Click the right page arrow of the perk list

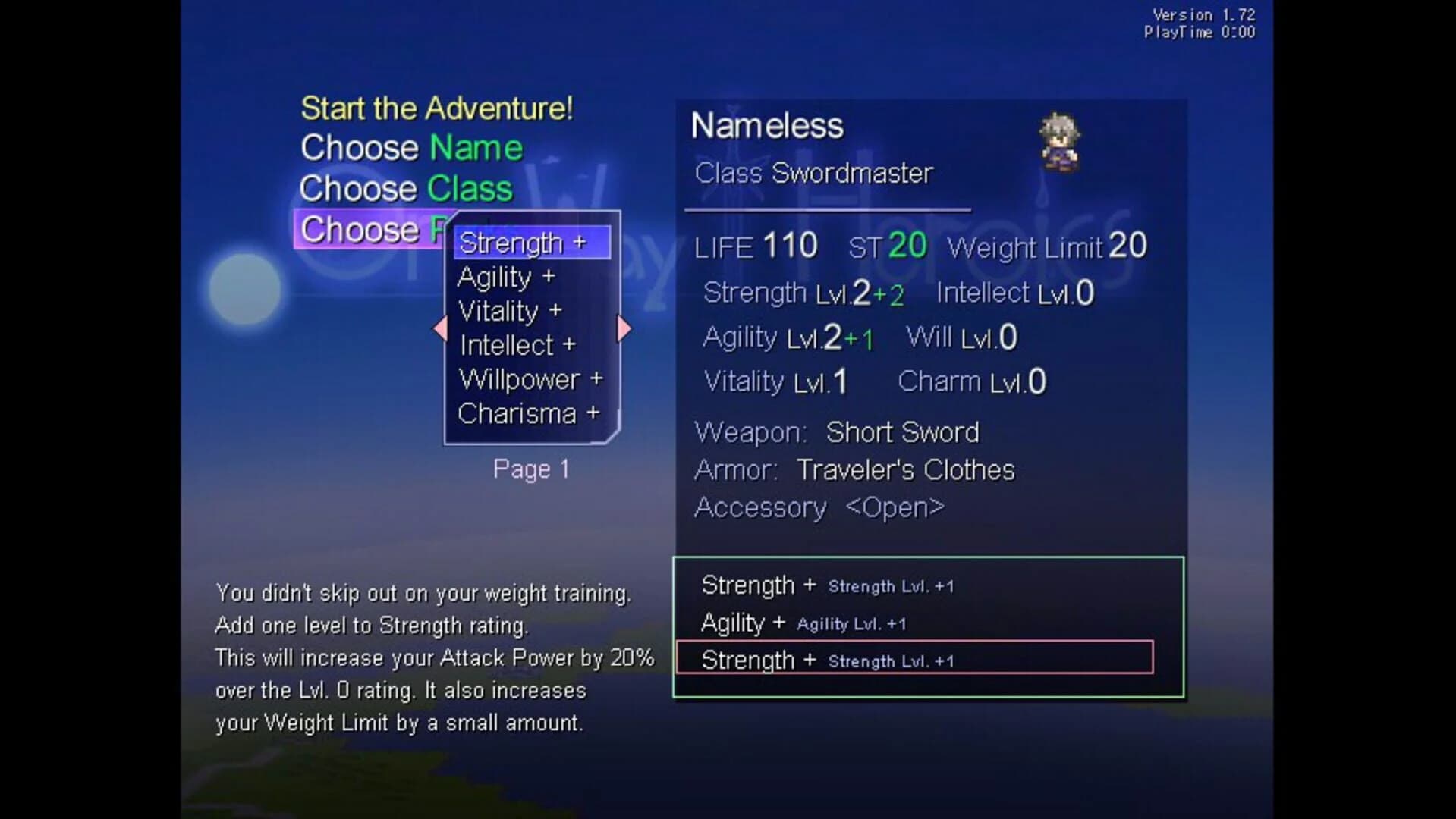623,328
